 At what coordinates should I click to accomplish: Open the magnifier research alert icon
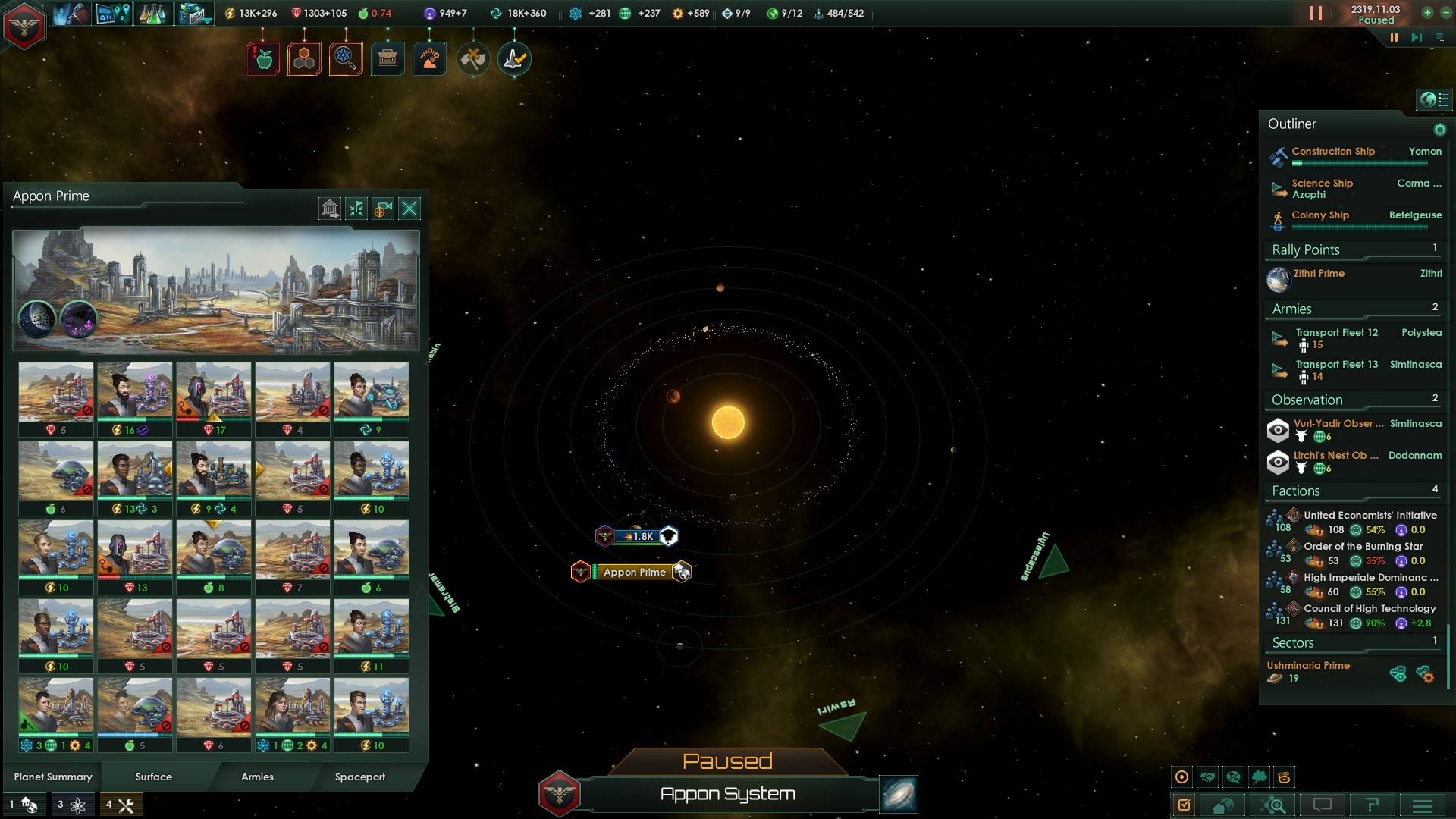click(346, 58)
